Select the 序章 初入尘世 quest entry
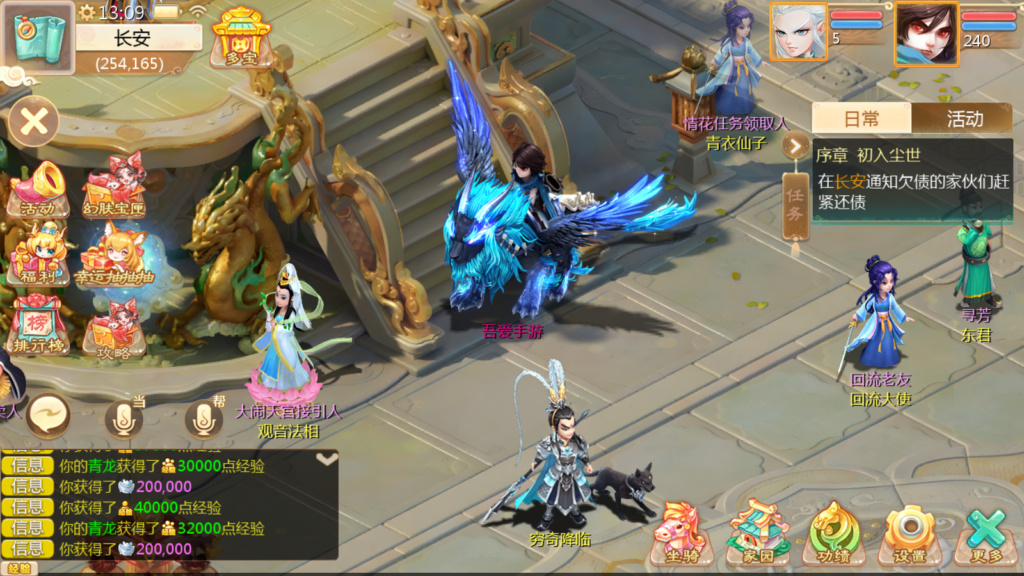This screenshot has height=576, width=1024. [x=910, y=180]
